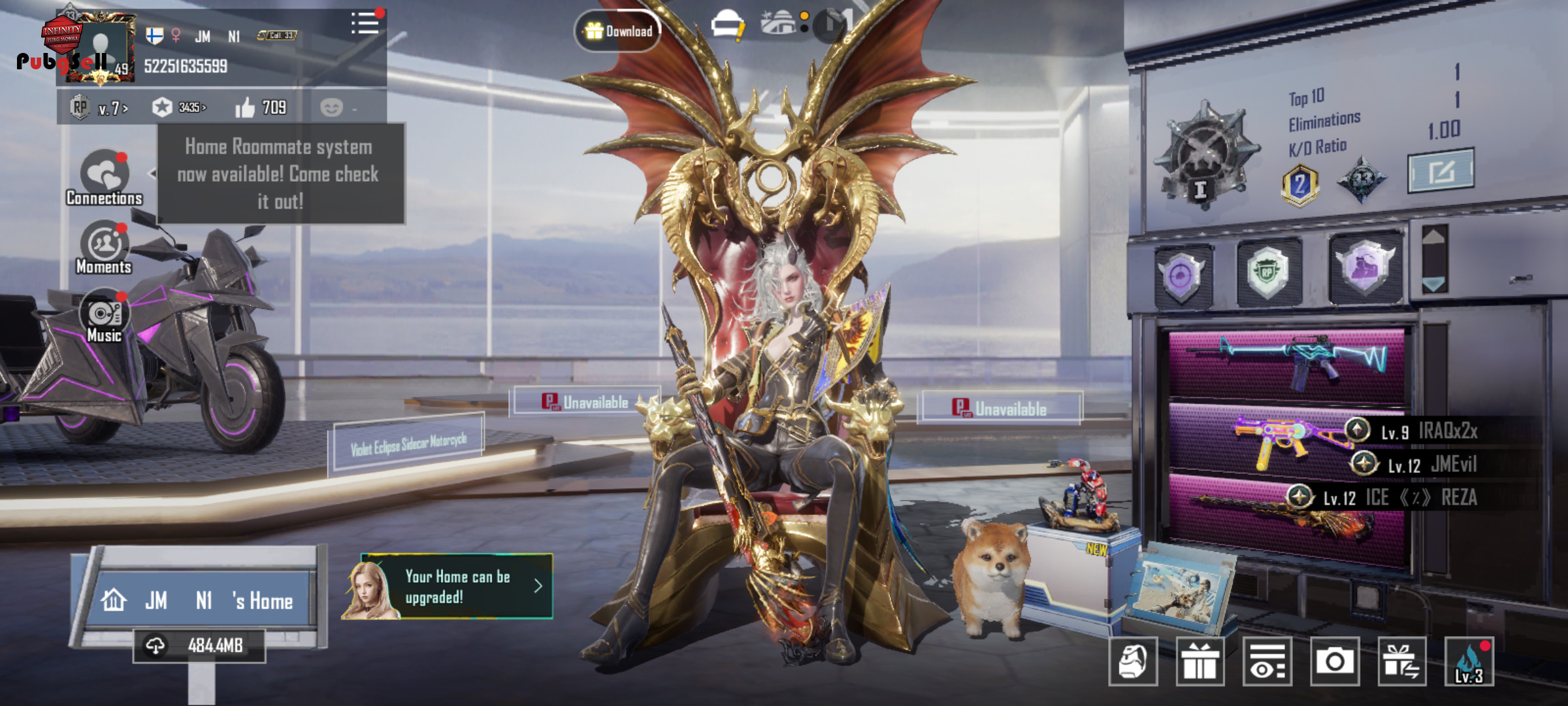1568x706 pixels.
Task: Open the gift exchange button with arrows
Action: [1402, 662]
